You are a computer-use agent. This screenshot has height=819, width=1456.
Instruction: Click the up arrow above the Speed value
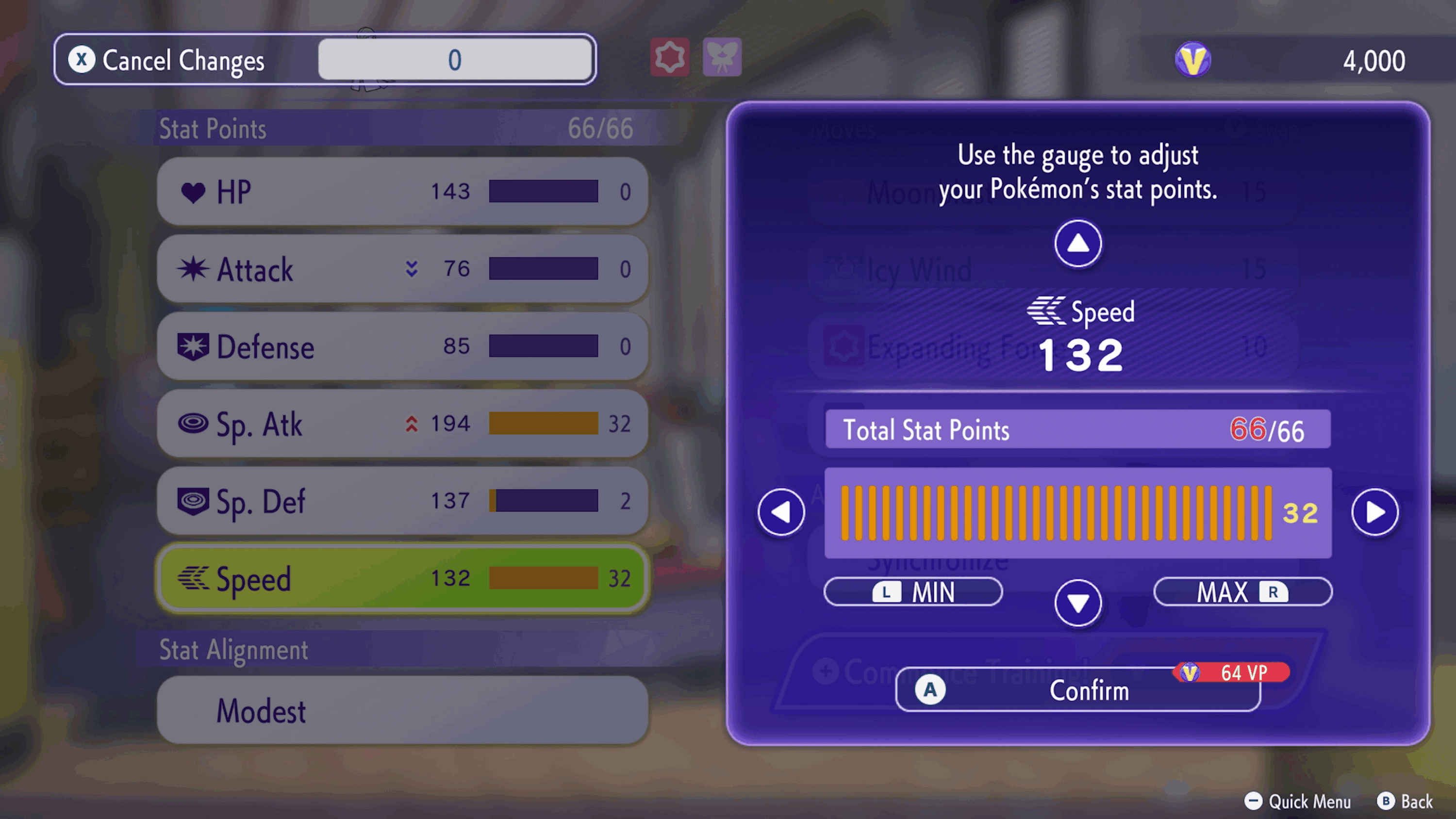pyautogui.click(x=1077, y=243)
